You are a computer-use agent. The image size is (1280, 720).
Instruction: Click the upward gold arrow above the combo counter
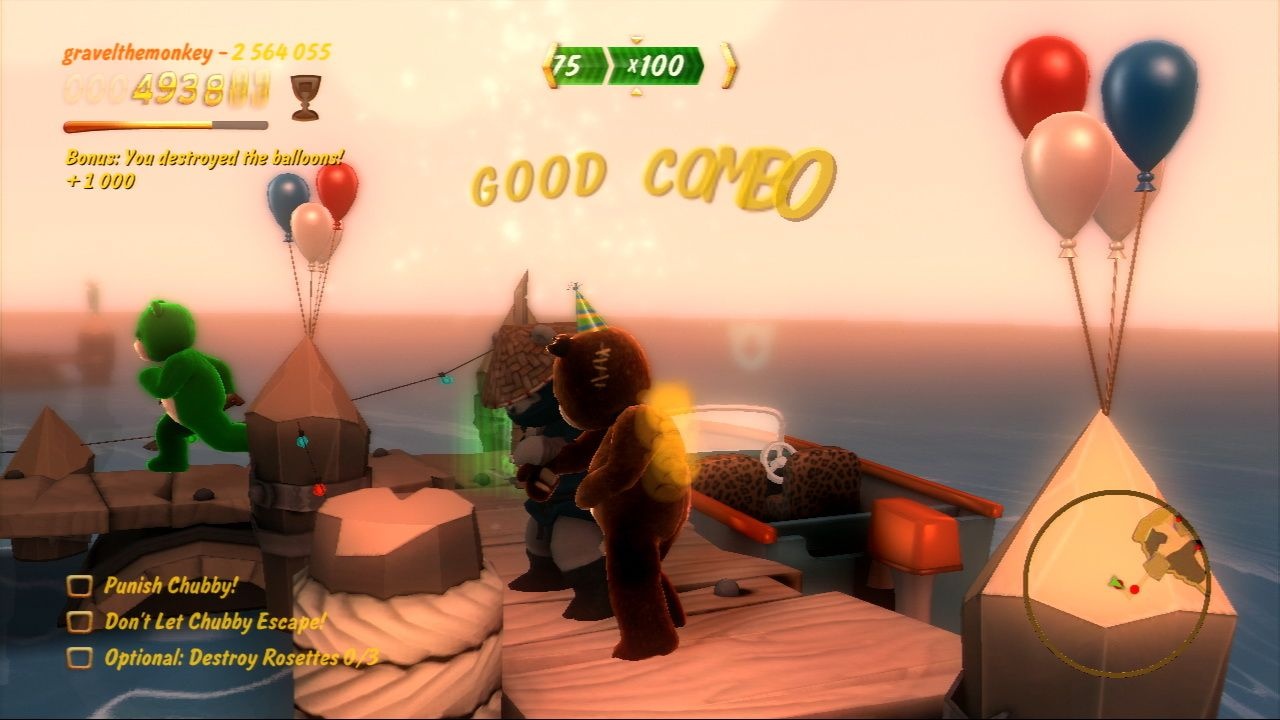(637, 41)
